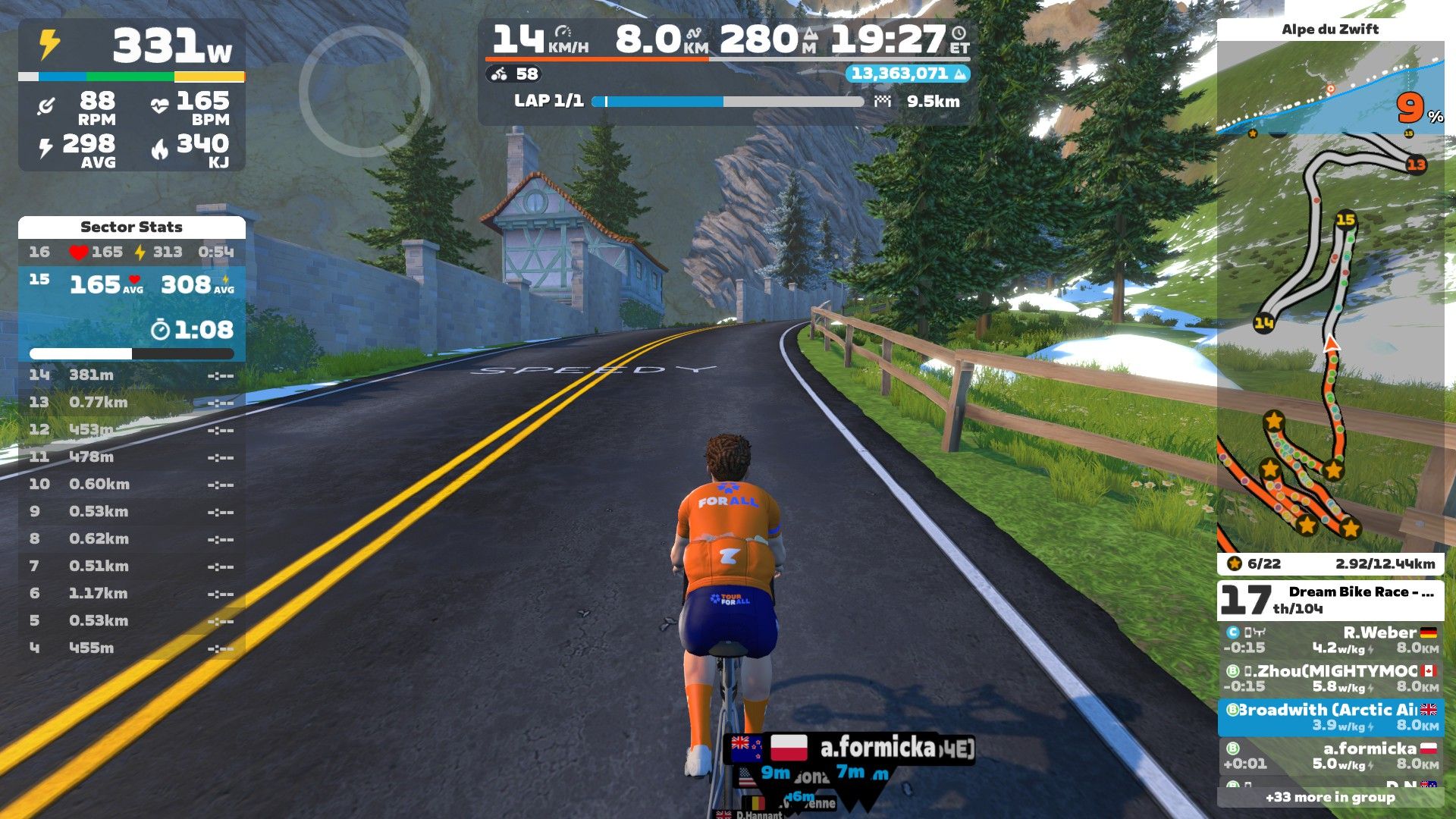Expand the +33 more in group row
This screenshot has width=1456, height=819.
[1330, 797]
